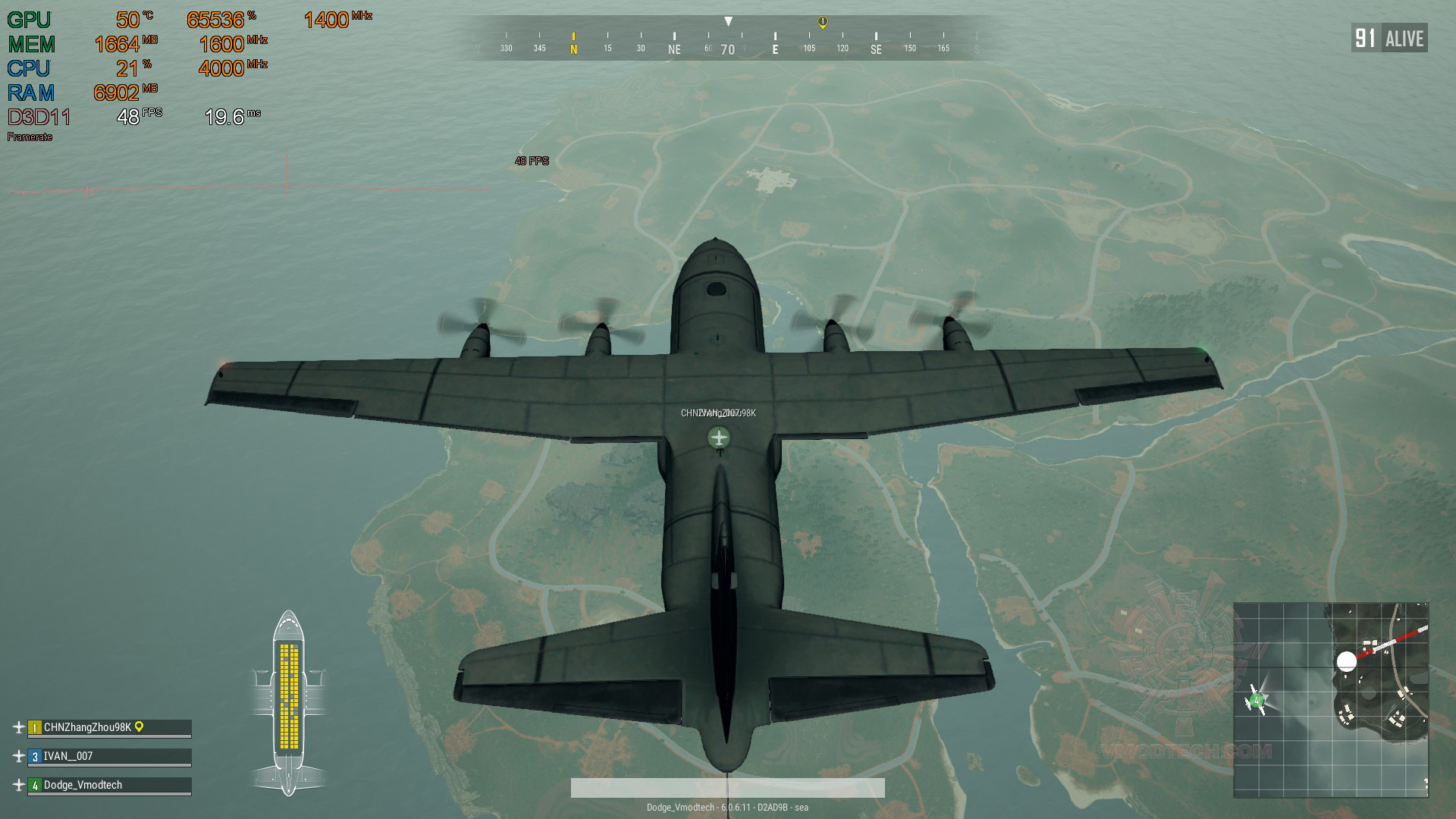Click the plane icon above the aircraft

tap(719, 438)
